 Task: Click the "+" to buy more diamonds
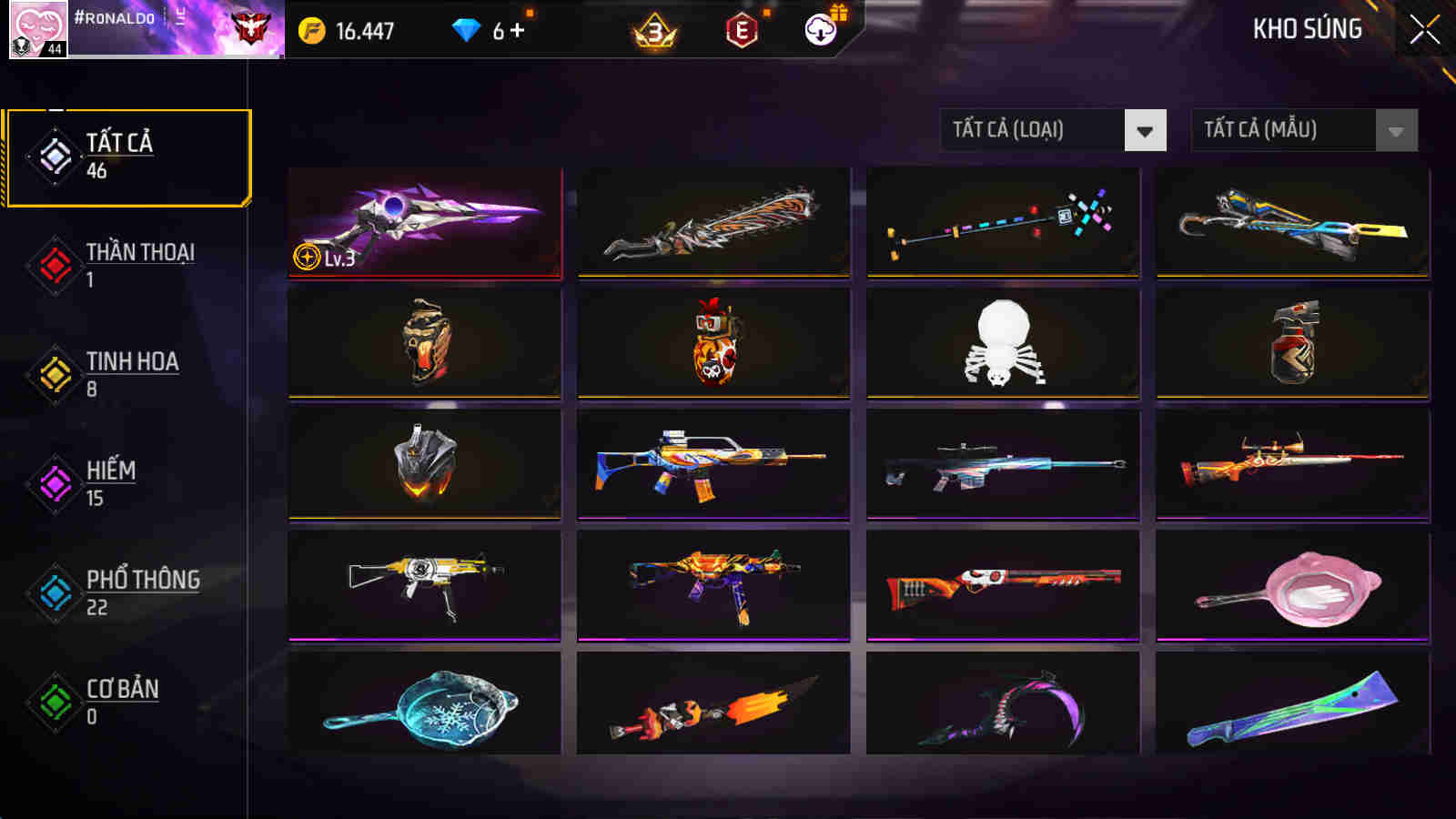coord(519,29)
